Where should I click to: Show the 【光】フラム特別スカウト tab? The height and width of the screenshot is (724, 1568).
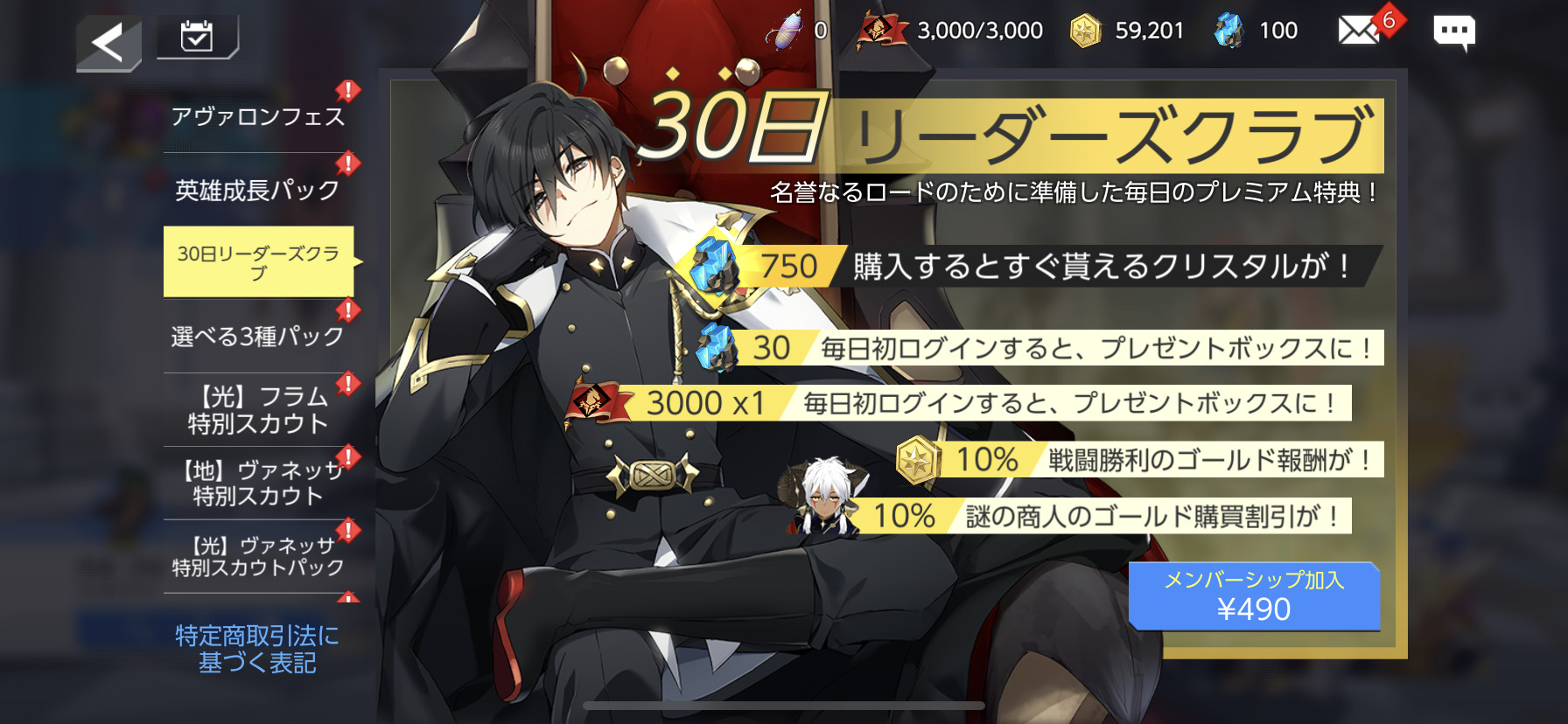pyautogui.click(x=258, y=410)
